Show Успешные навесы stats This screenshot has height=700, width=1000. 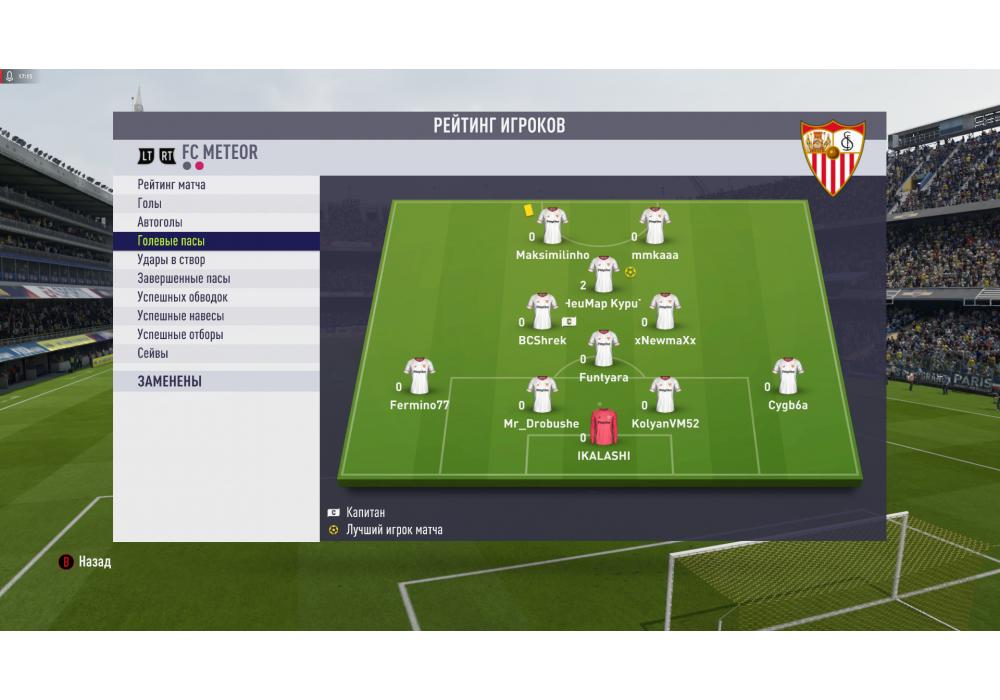click(x=180, y=316)
